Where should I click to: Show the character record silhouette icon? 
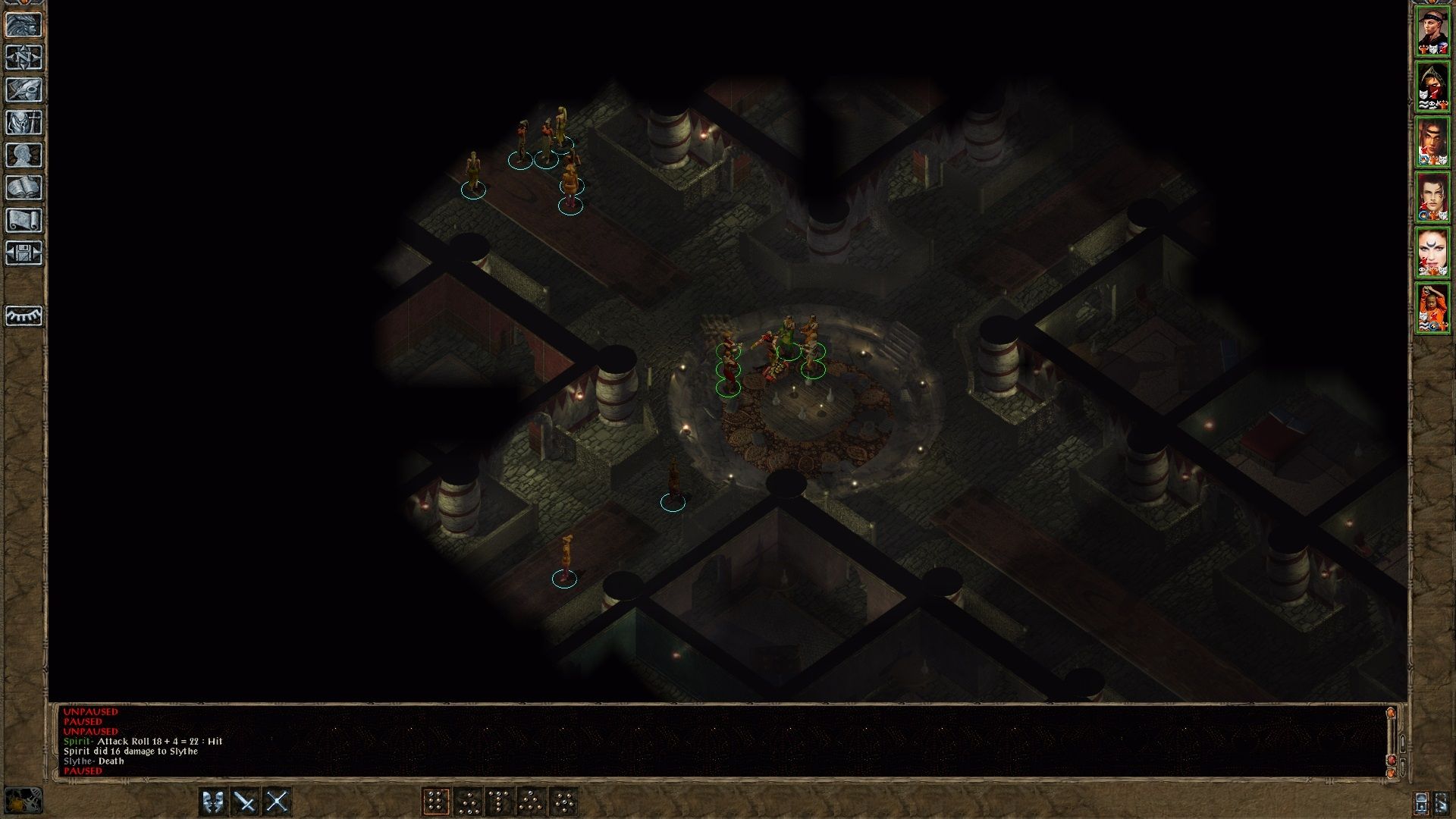(24, 155)
